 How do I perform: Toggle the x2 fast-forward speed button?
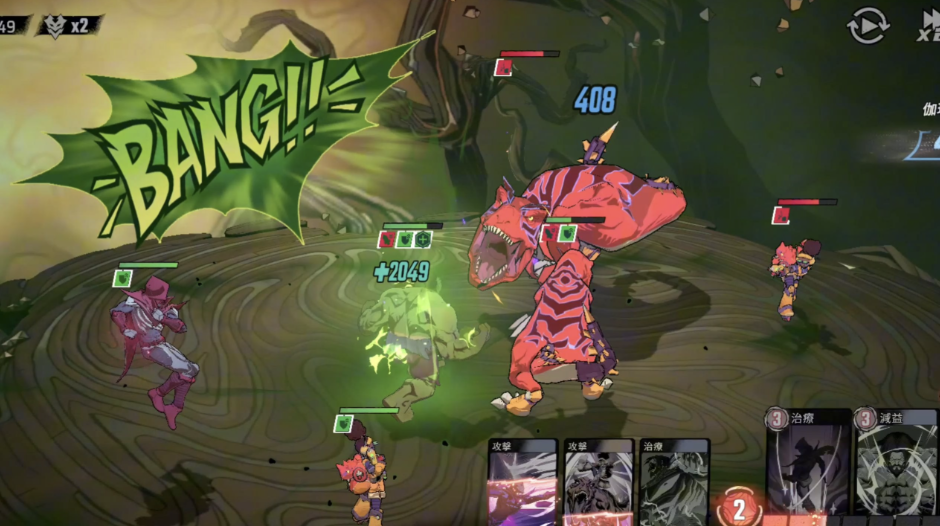pos(927,25)
